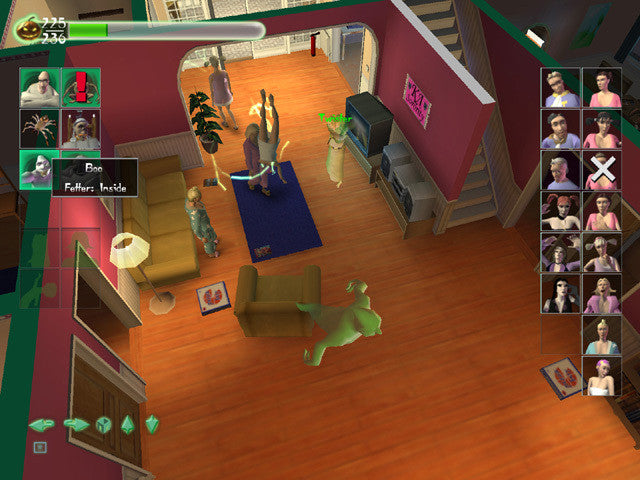This screenshot has width=640, height=480.
Task: Go up a floor with the up arrow
Action: click(x=128, y=424)
